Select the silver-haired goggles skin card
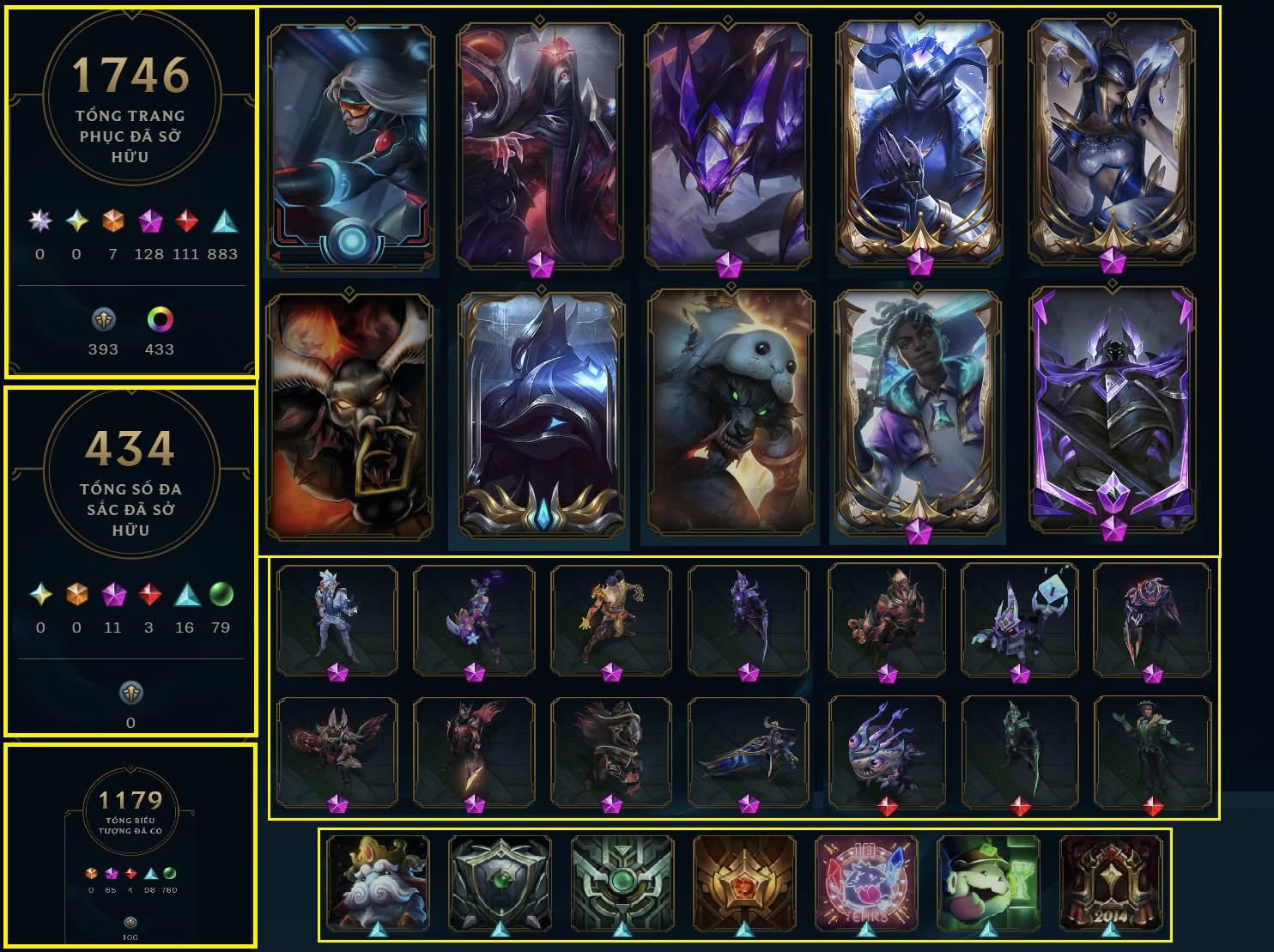This screenshot has width=1274, height=952. coord(351,146)
